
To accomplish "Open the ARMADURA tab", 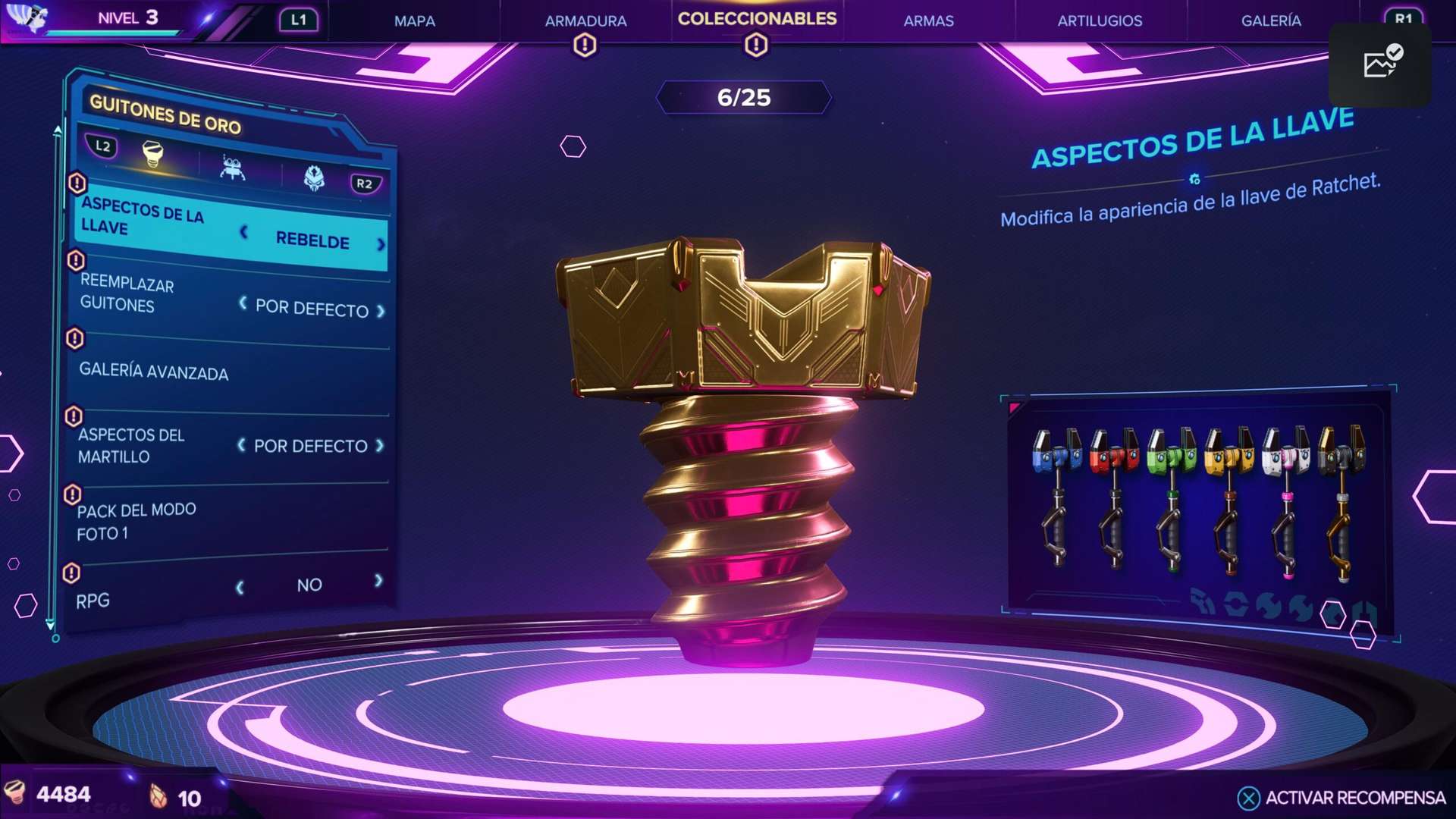I will pos(585,21).
